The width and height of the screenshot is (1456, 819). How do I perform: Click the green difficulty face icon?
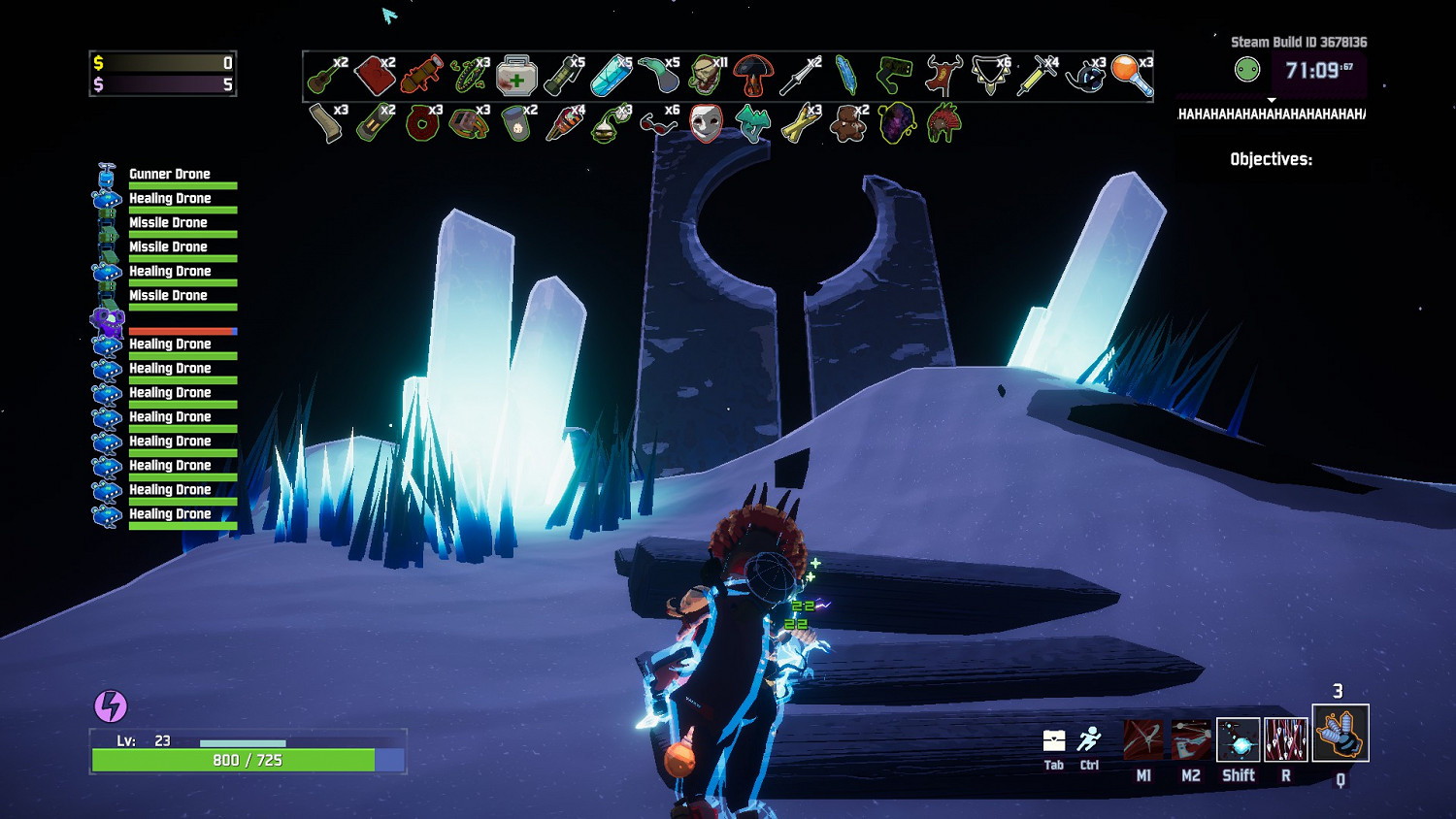click(1247, 70)
